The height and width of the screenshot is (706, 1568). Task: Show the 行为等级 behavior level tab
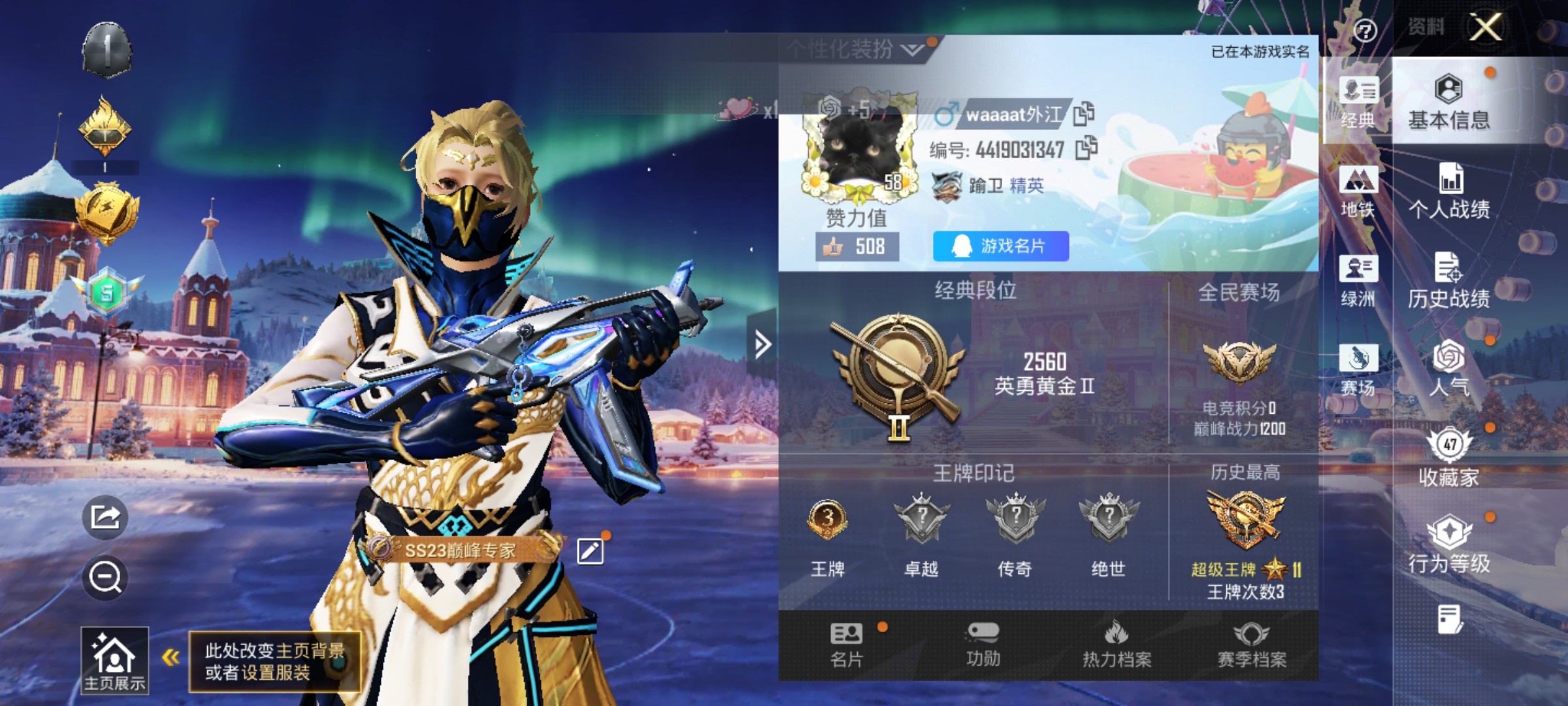pos(1448,546)
